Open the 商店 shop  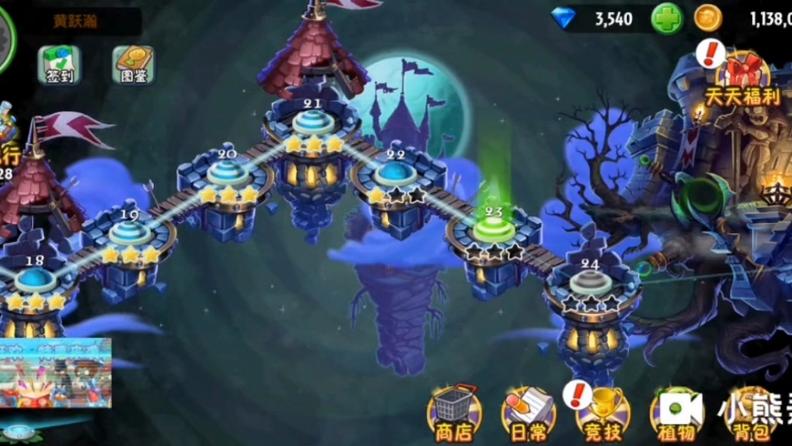click(454, 411)
